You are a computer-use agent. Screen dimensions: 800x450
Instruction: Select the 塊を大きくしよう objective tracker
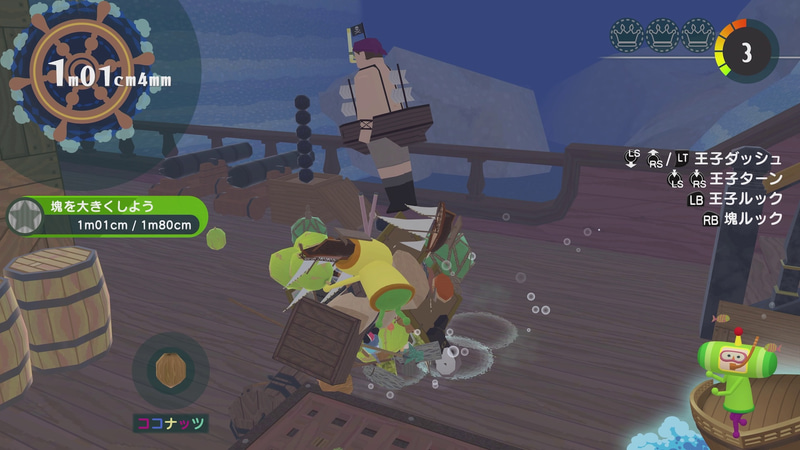110,216
